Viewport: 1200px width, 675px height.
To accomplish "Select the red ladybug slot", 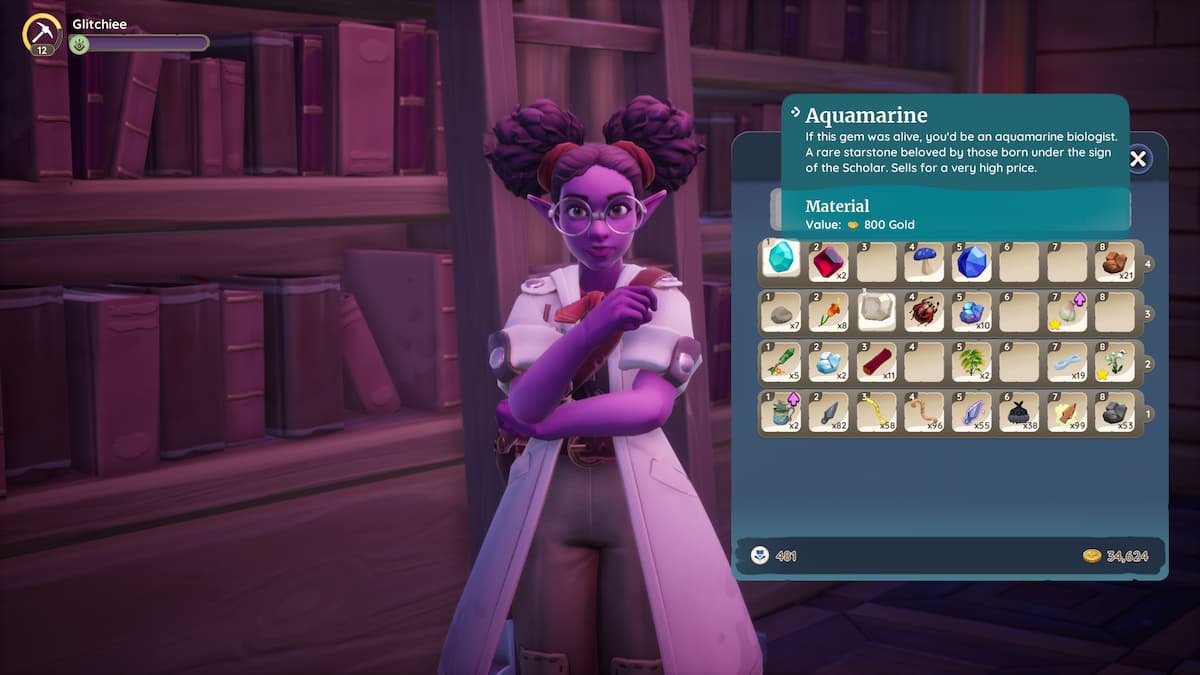I will pyautogui.click(x=923, y=312).
